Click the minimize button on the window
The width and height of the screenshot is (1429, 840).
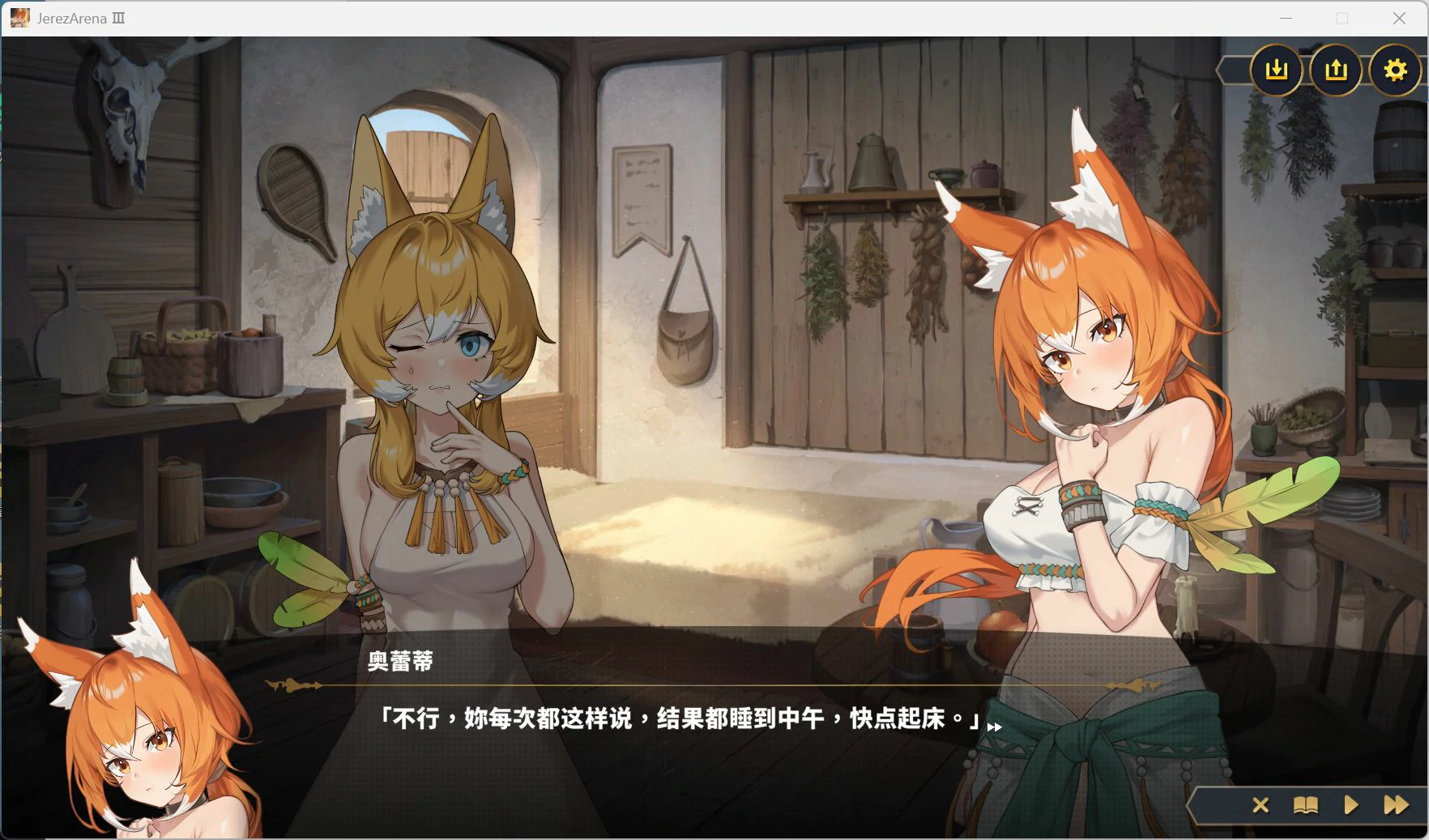pos(1285,18)
